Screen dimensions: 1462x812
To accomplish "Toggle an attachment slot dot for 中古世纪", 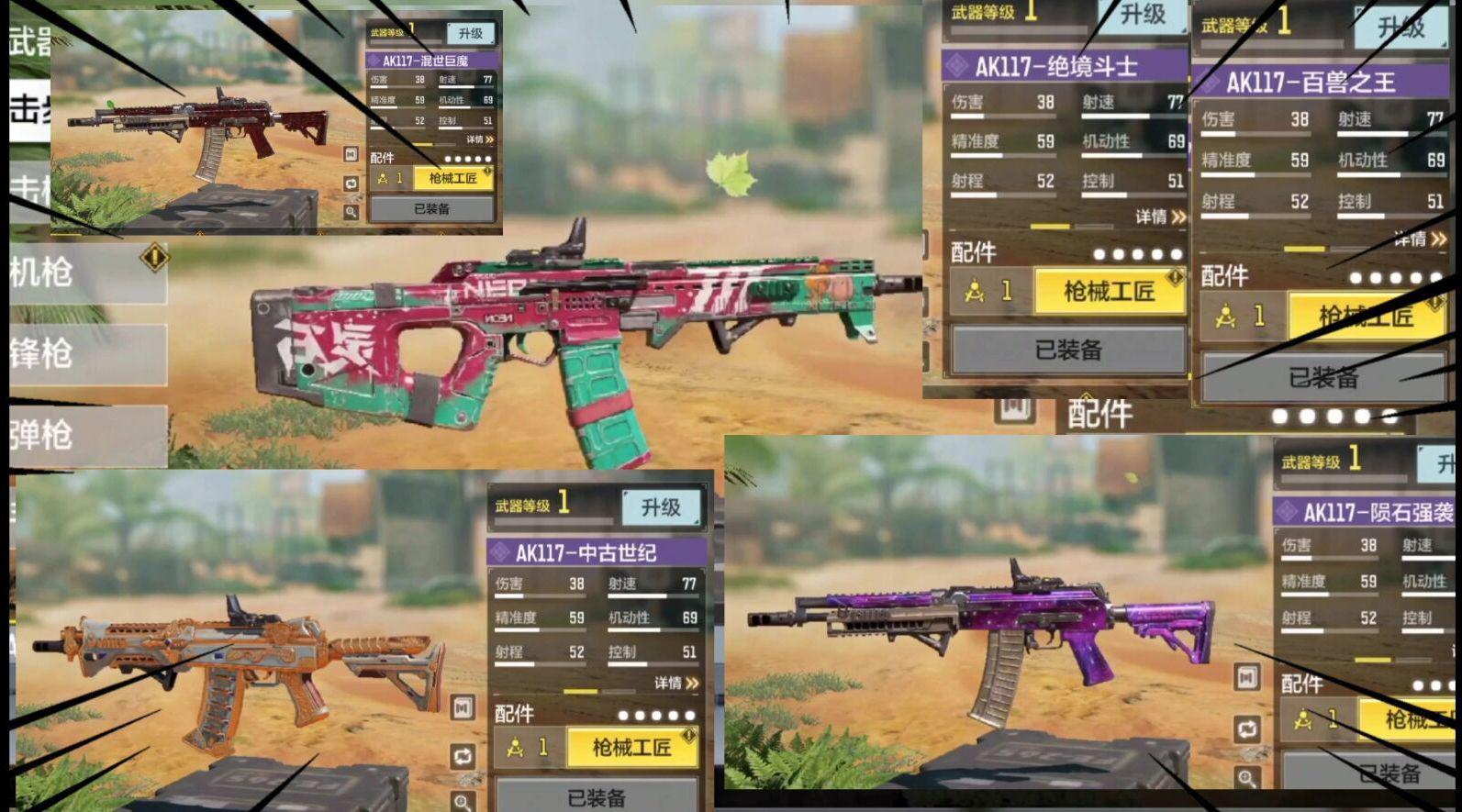I will [655, 714].
